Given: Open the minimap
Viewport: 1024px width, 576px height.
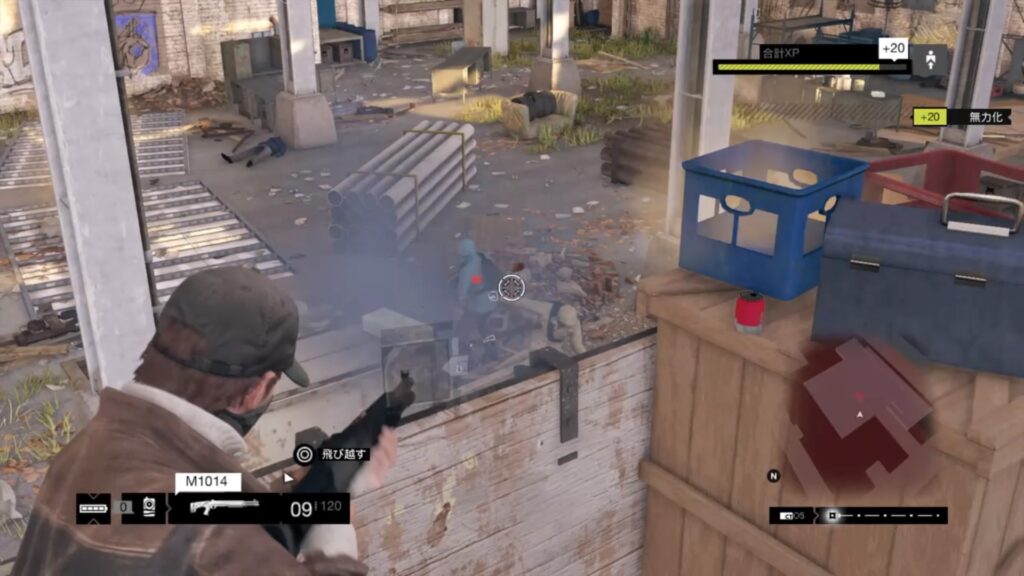Looking at the screenshot, I should click(x=864, y=410).
